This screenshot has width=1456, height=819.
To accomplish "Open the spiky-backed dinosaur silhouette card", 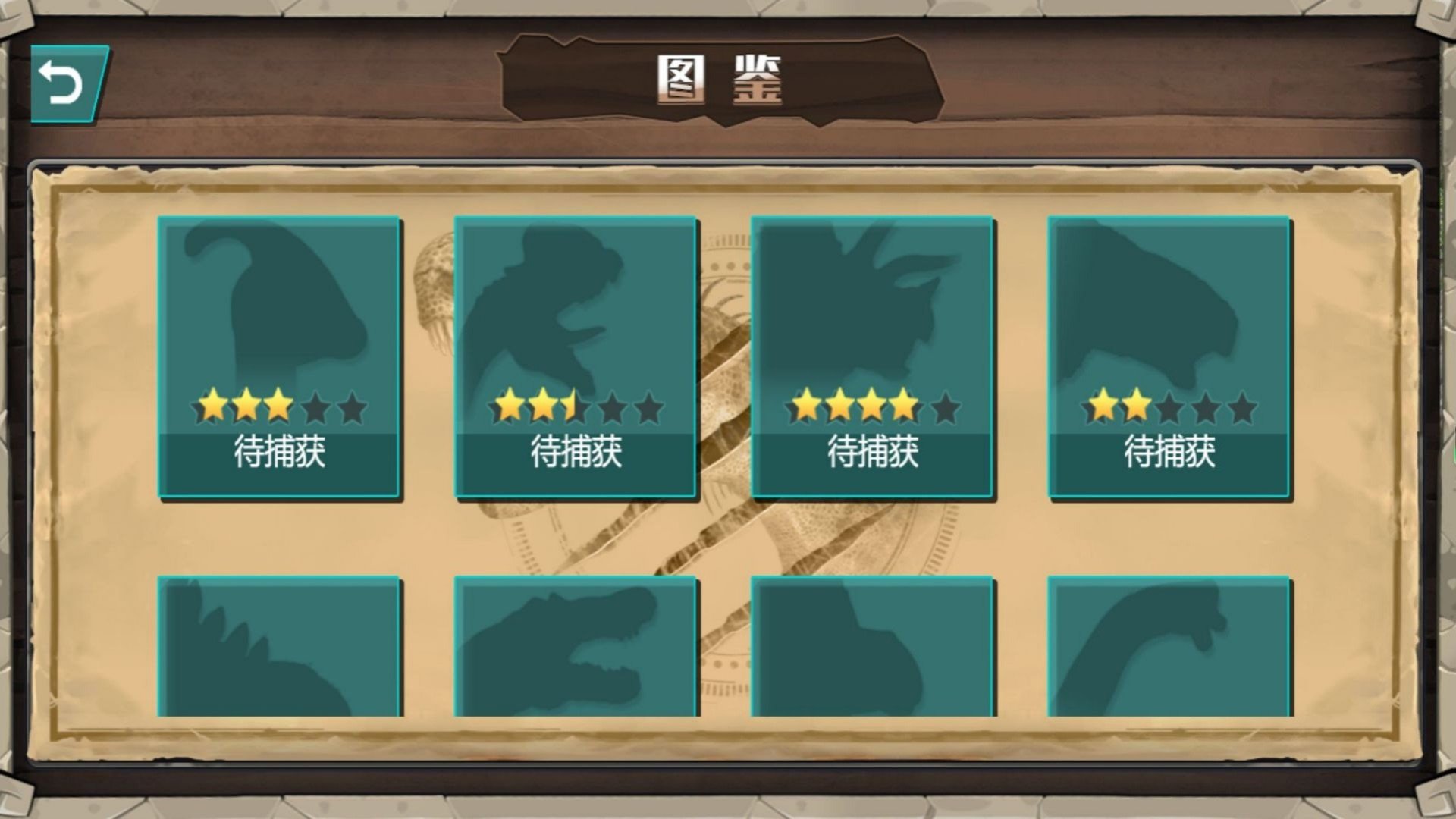I will pos(280,648).
